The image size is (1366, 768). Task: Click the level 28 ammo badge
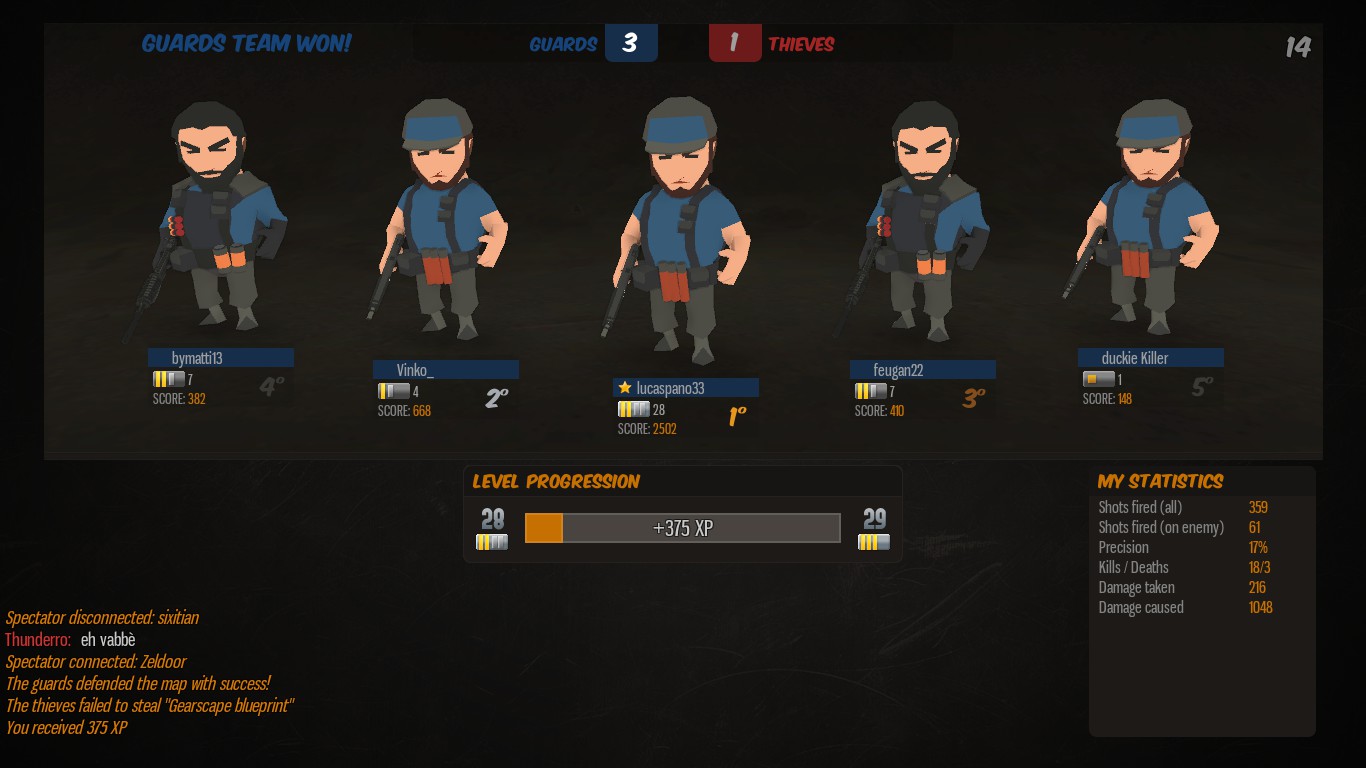click(492, 543)
